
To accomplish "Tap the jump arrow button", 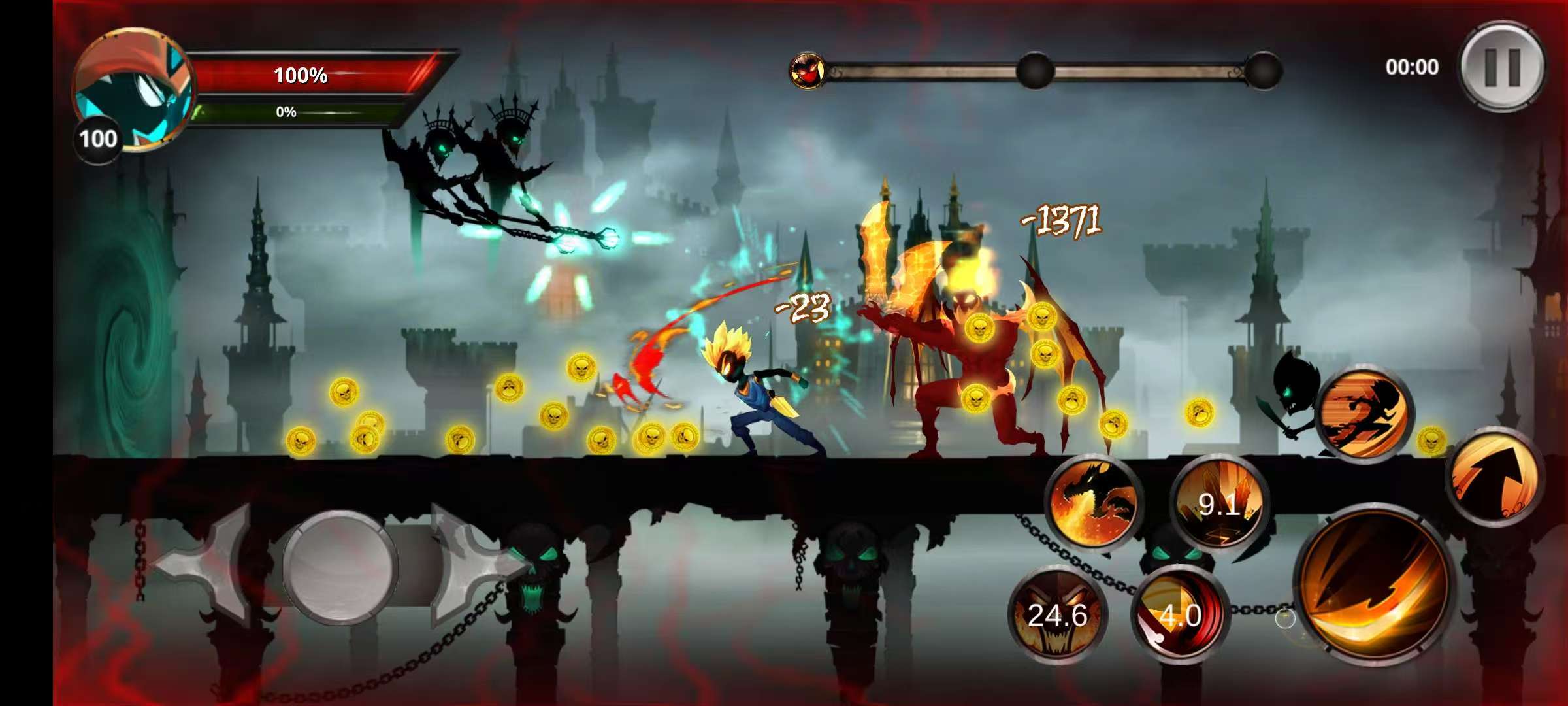I will (x=1495, y=477).
